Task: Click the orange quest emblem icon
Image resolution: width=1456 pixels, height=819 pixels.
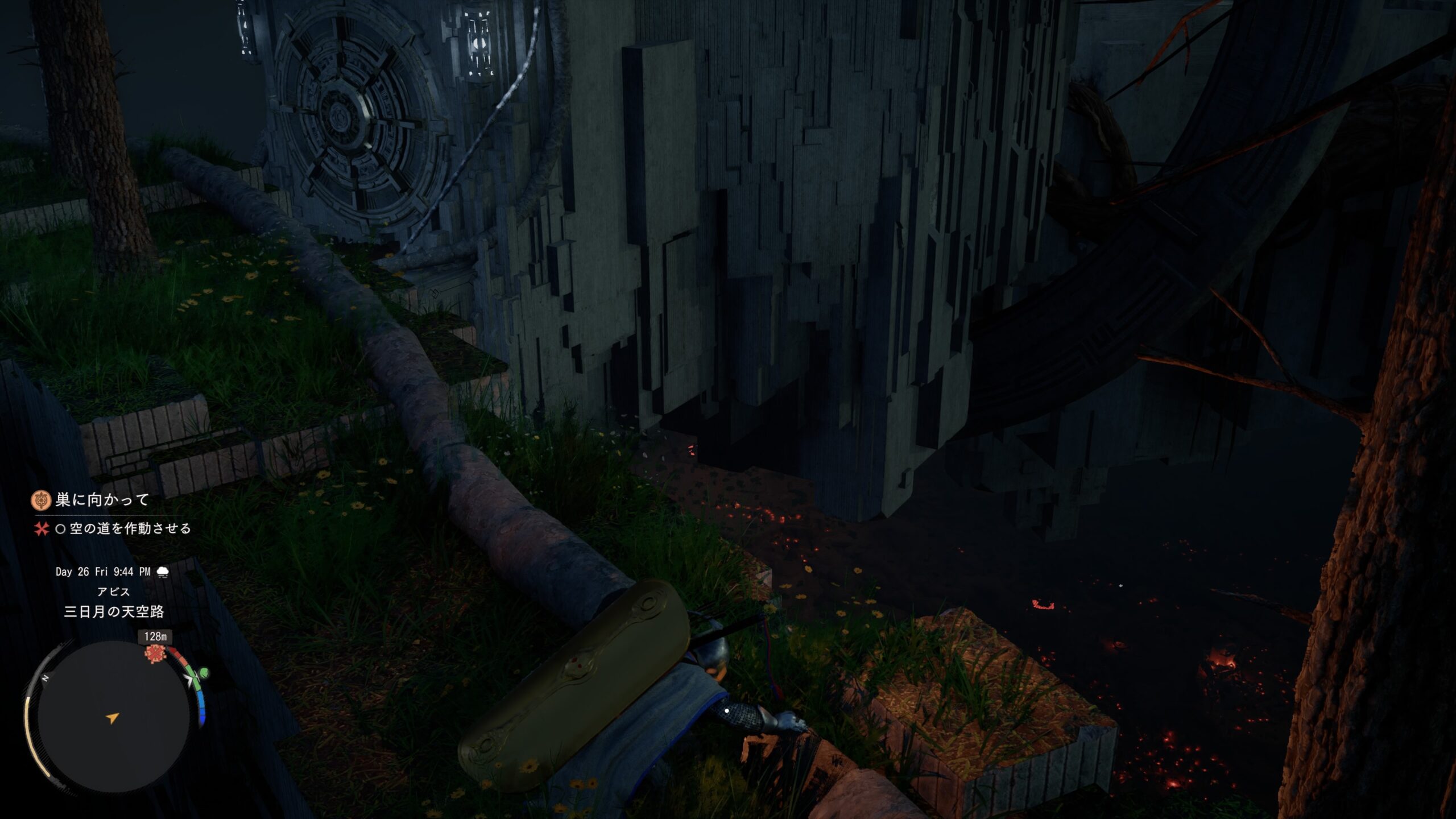Action: 40,500
